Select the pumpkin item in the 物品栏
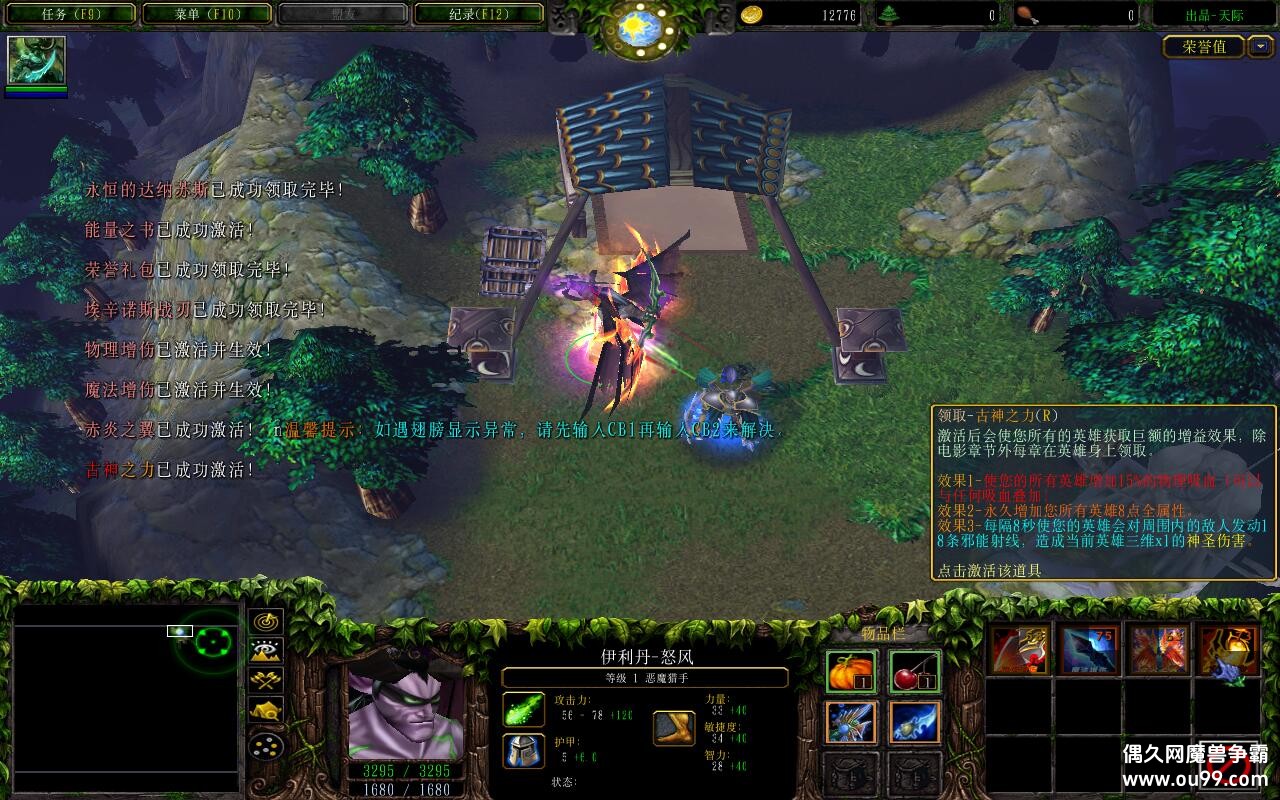Image resolution: width=1280 pixels, height=800 pixels. 850,671
